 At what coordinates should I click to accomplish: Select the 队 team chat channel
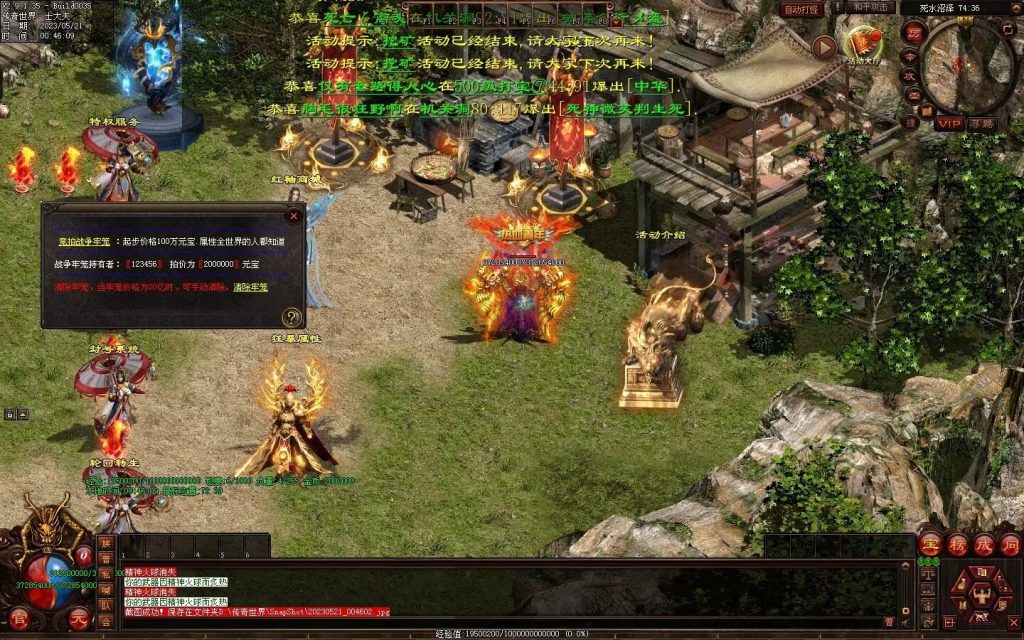106,605
